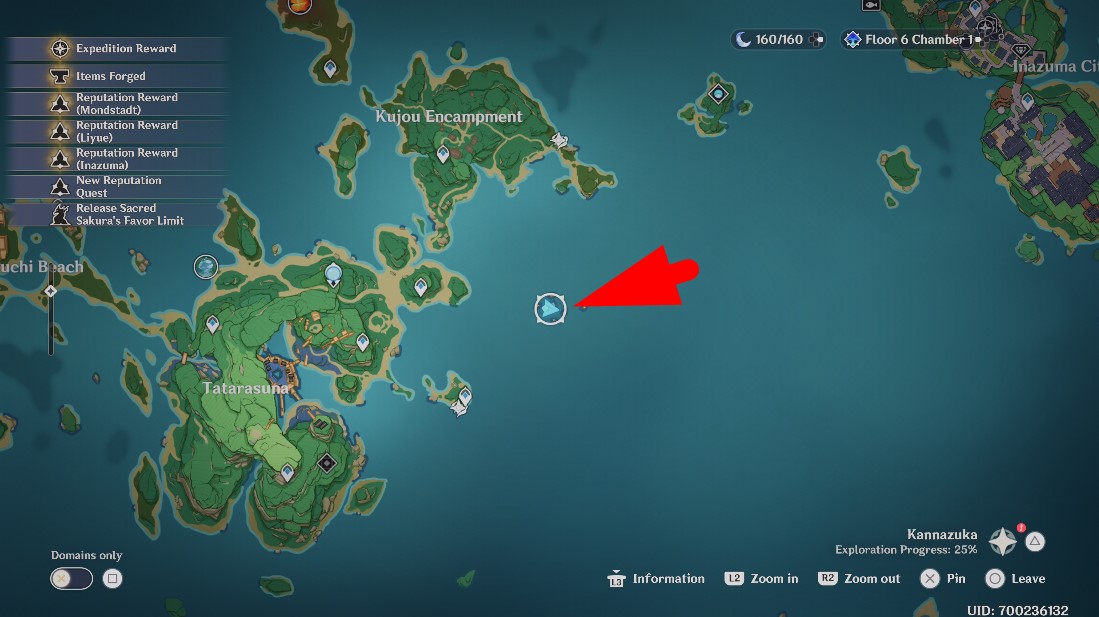Open the Kannazuka region selector star icon
Screen dimensions: 1099x617
tap(1003, 542)
